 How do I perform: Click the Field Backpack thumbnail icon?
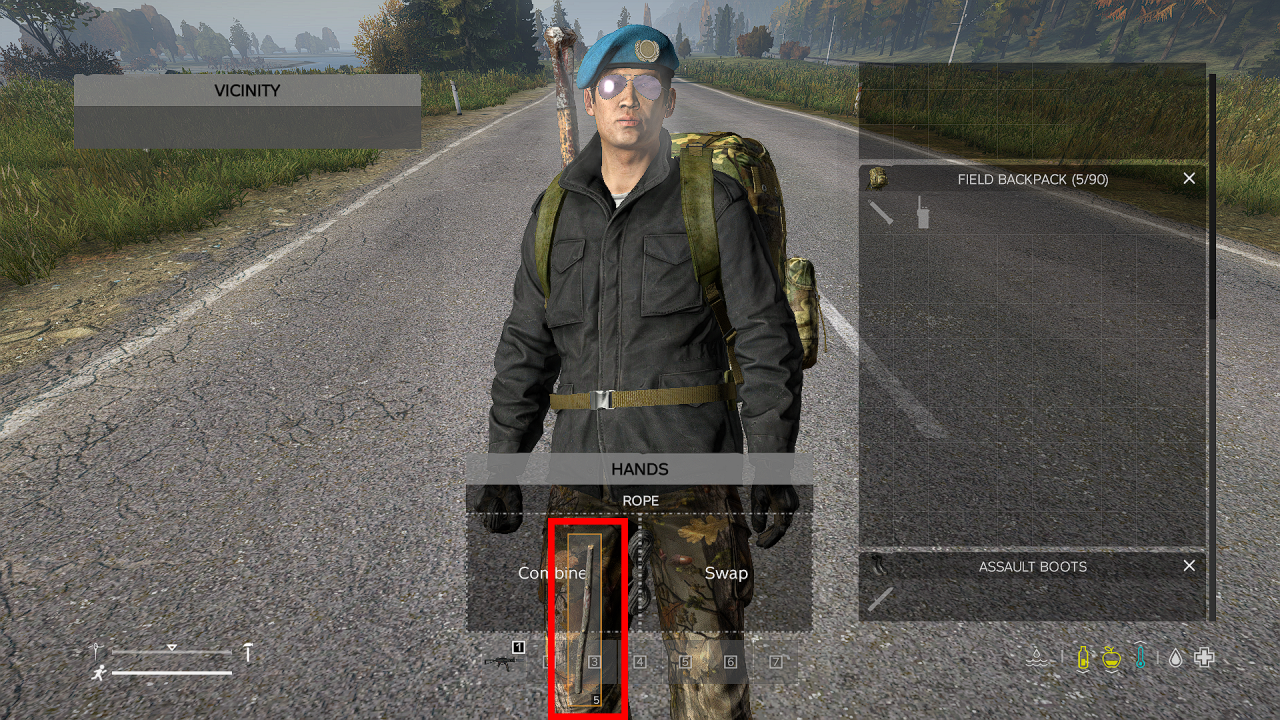click(878, 178)
